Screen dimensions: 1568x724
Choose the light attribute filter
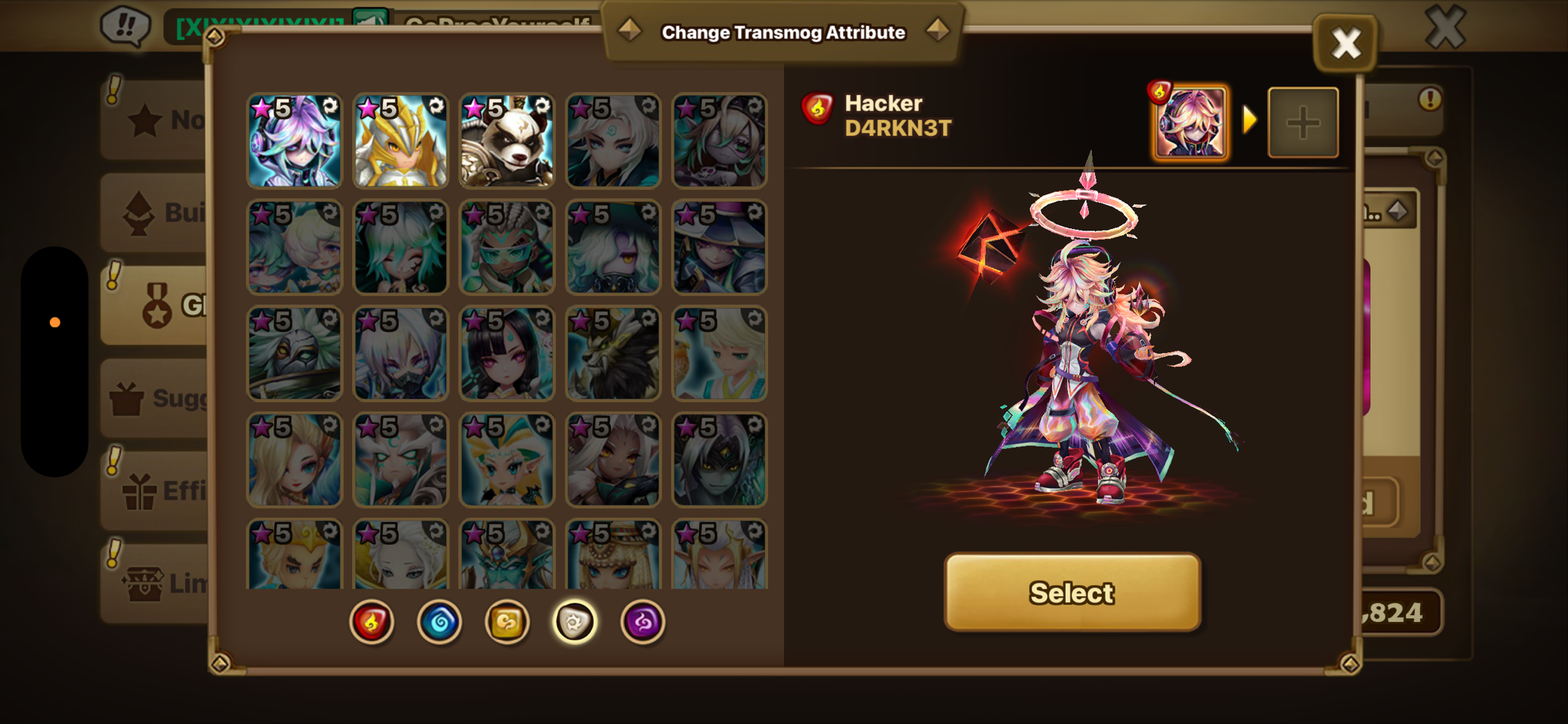[x=574, y=621]
